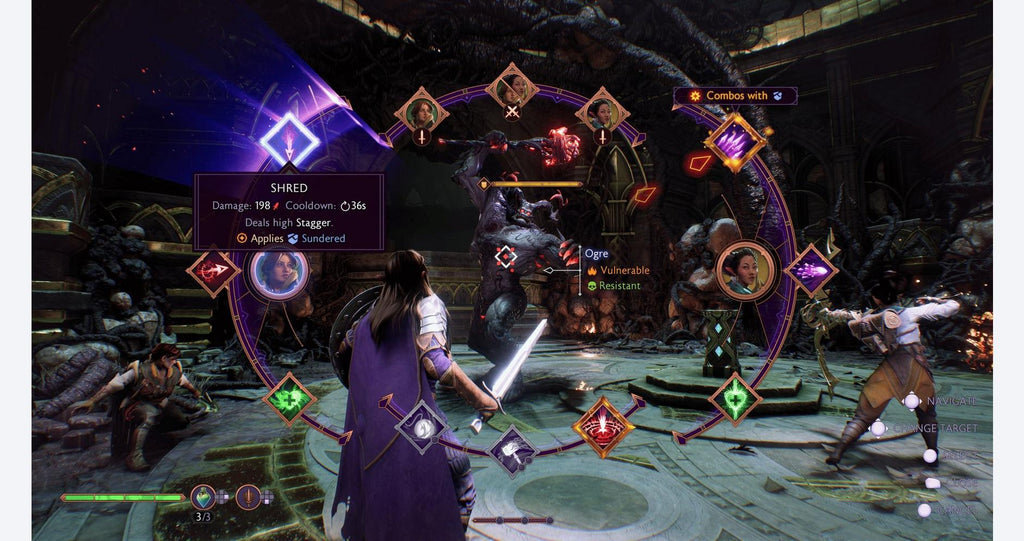Select the elf companion's round portrait
The height and width of the screenshot is (541, 1024).
[x=746, y=271]
